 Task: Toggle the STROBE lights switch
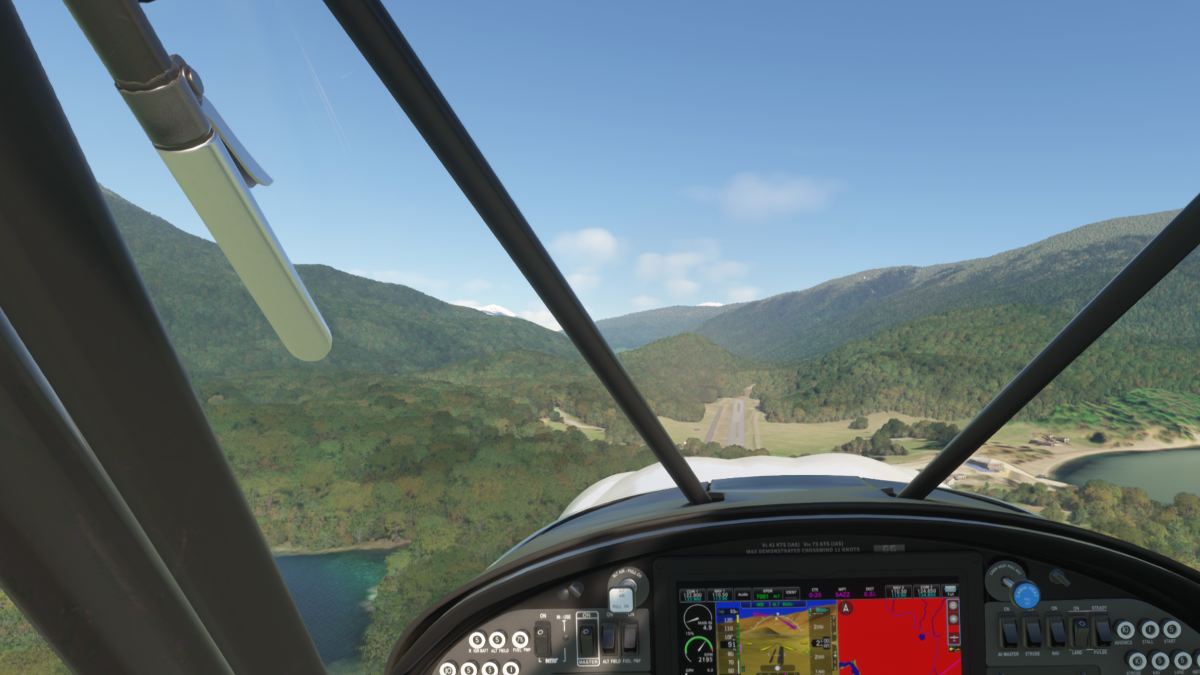[x=1033, y=632]
